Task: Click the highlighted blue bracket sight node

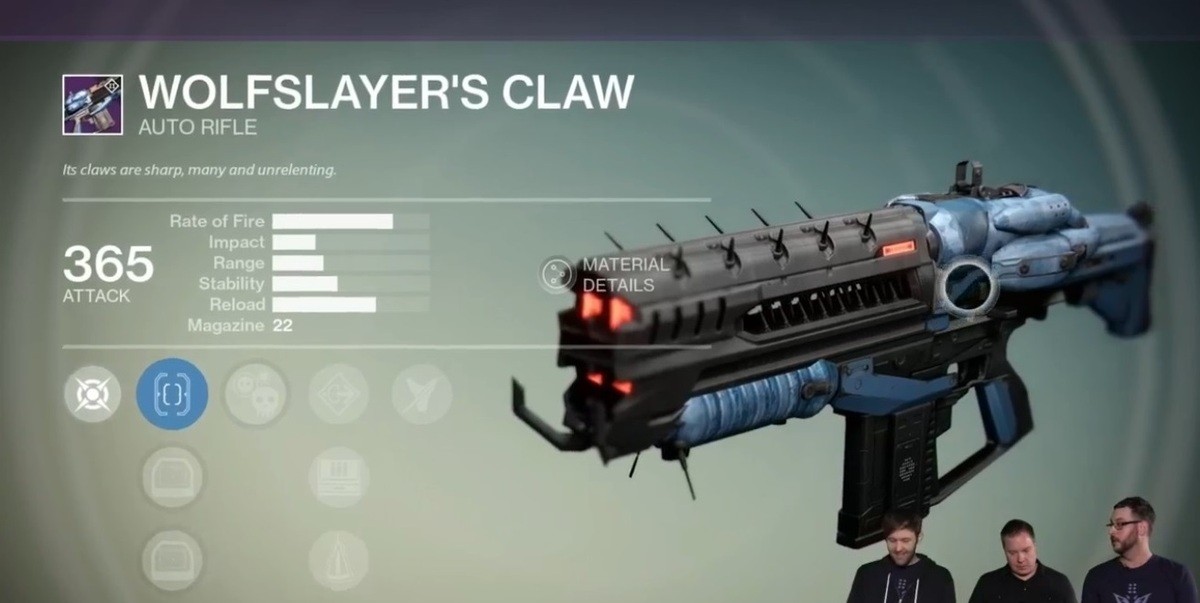Action: pos(172,393)
